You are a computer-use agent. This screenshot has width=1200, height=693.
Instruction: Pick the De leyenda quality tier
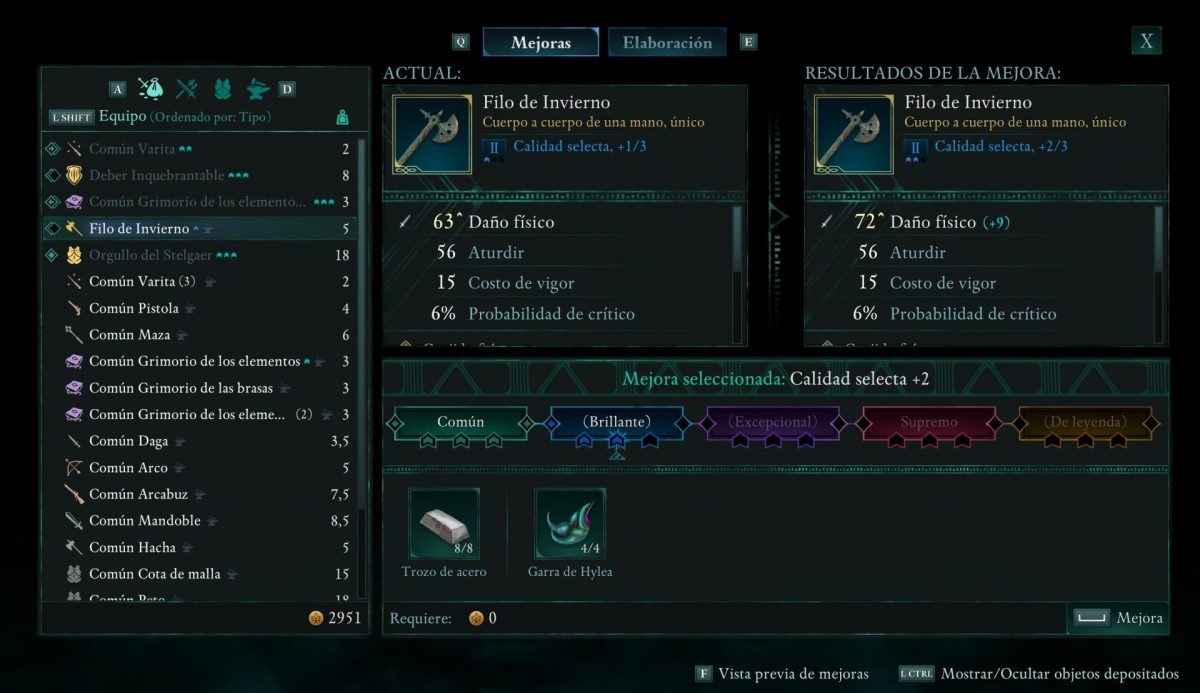(x=1085, y=423)
